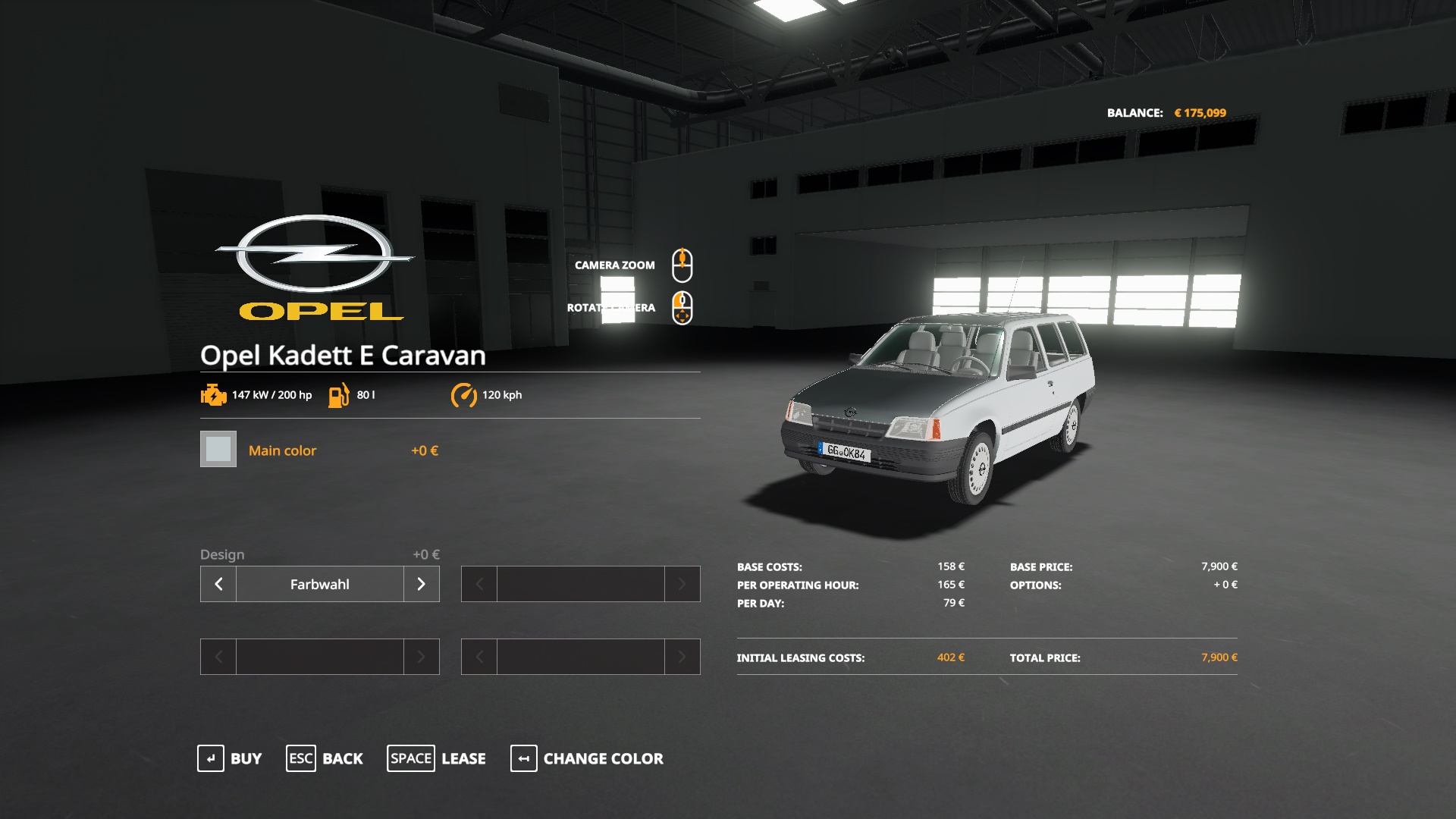Image resolution: width=1456 pixels, height=819 pixels.
Task: Click the arrow key icon beside CHANGE COLOR
Action: pos(523,758)
